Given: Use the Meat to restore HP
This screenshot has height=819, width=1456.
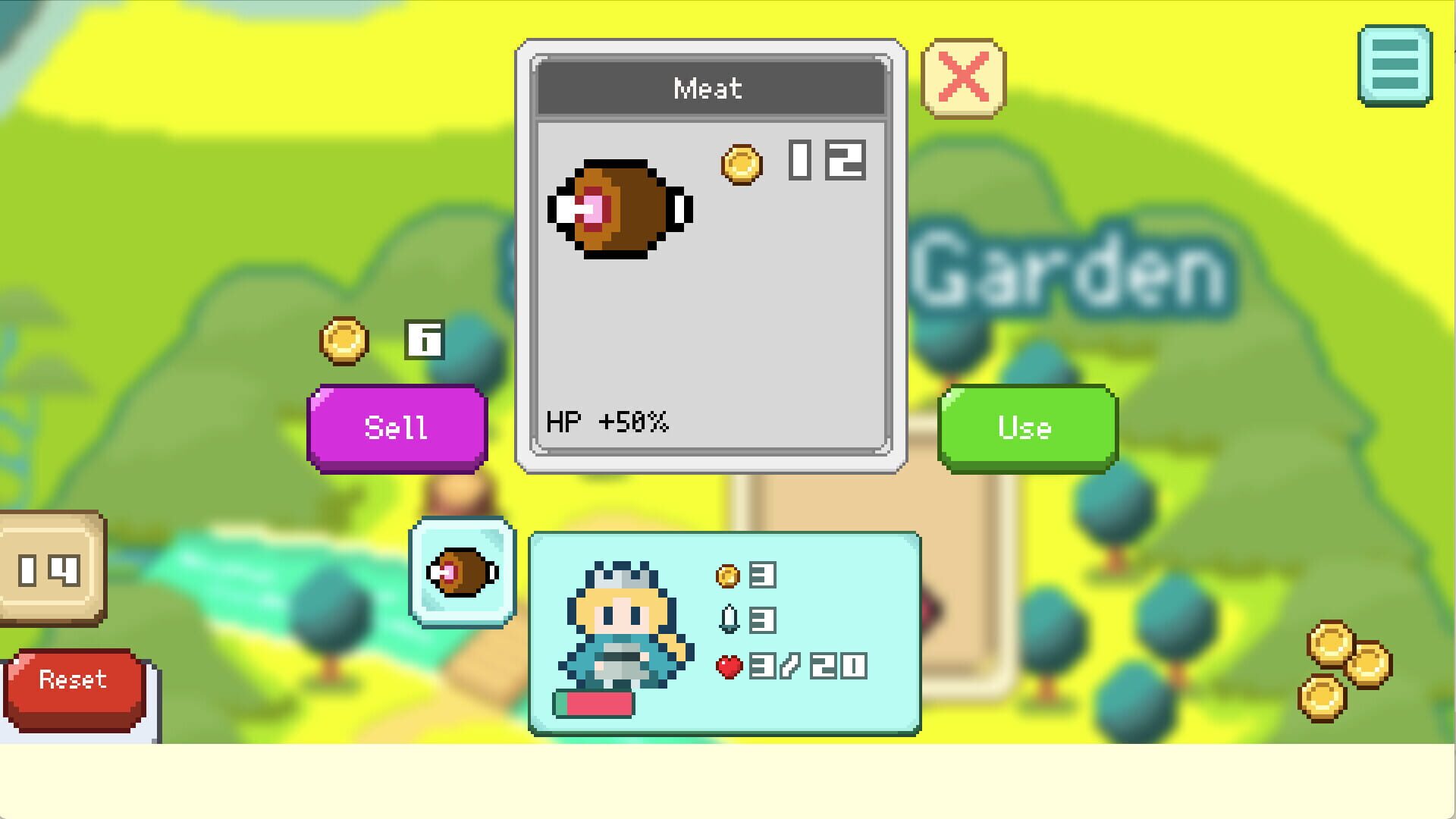Looking at the screenshot, I should click(x=1025, y=427).
